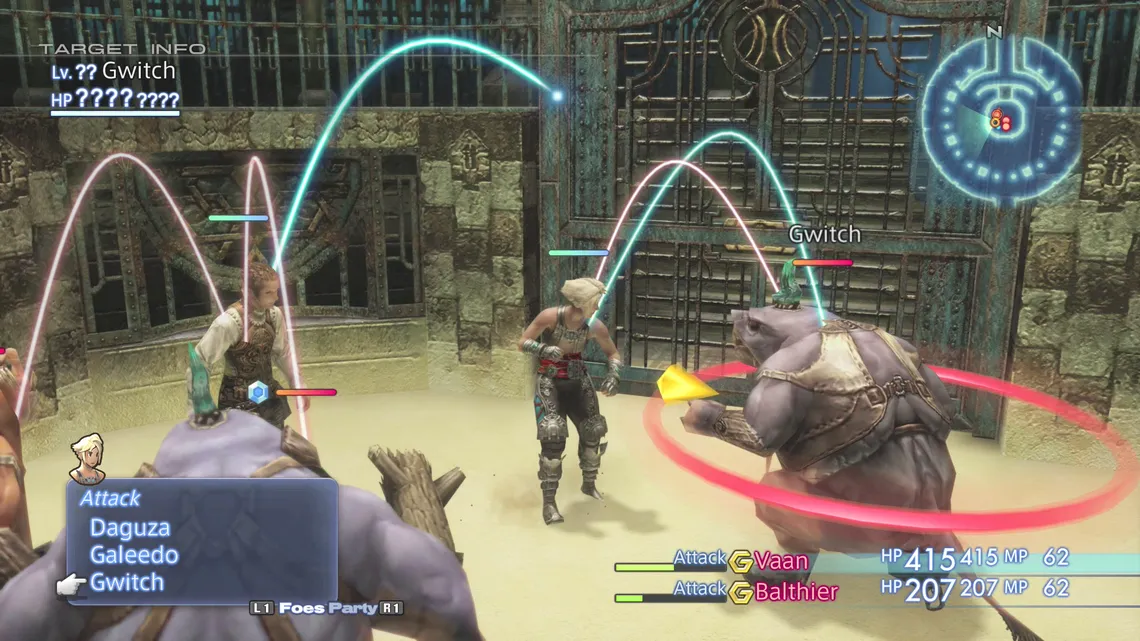Switch target list to Foes
This screenshot has width=1140, height=641.
[x=302, y=608]
